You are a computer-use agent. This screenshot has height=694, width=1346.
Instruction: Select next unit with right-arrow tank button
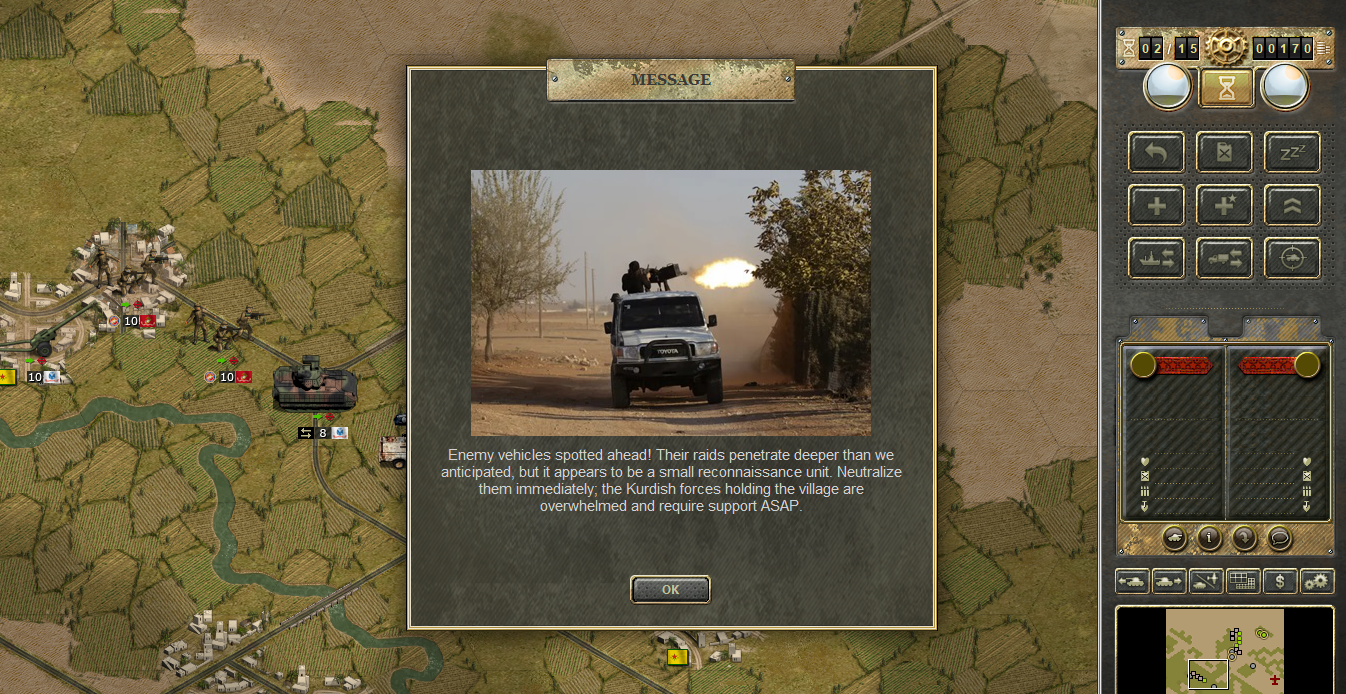coord(1169,581)
